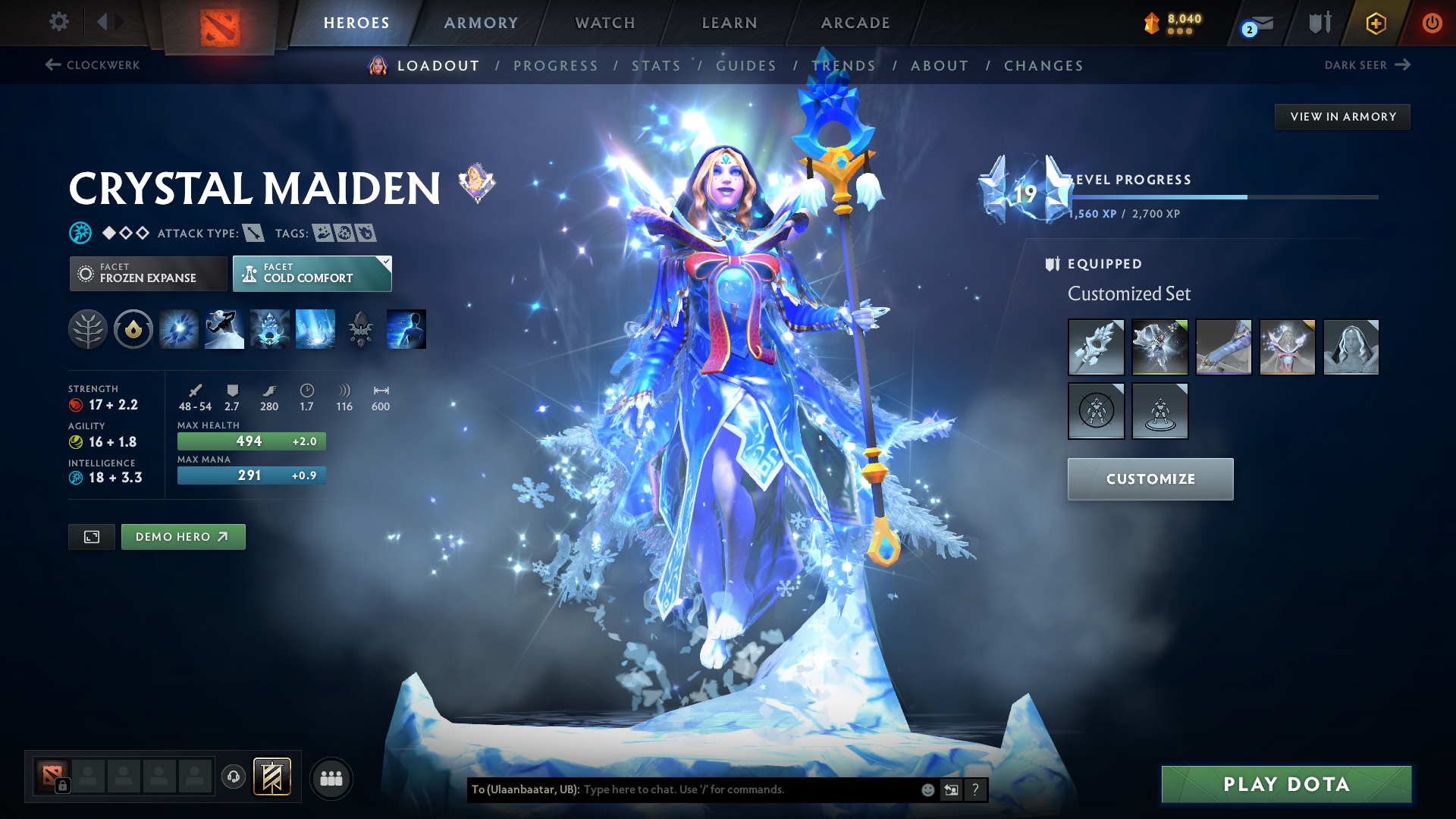Open the Crystal Maiden talent tree icon
Viewport: 1456px width, 819px height.
coord(87,328)
